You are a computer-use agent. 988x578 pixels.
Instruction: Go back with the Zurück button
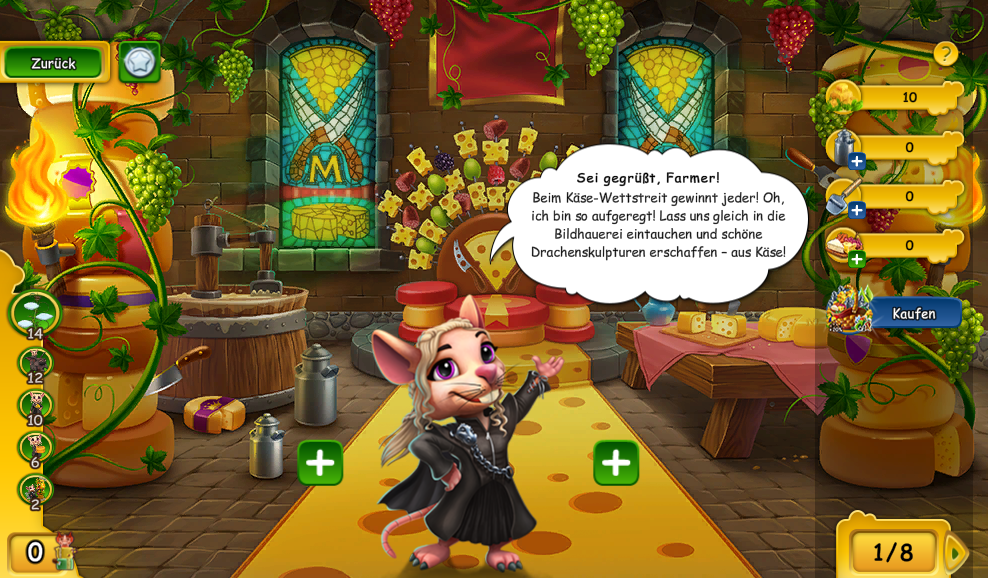53,63
